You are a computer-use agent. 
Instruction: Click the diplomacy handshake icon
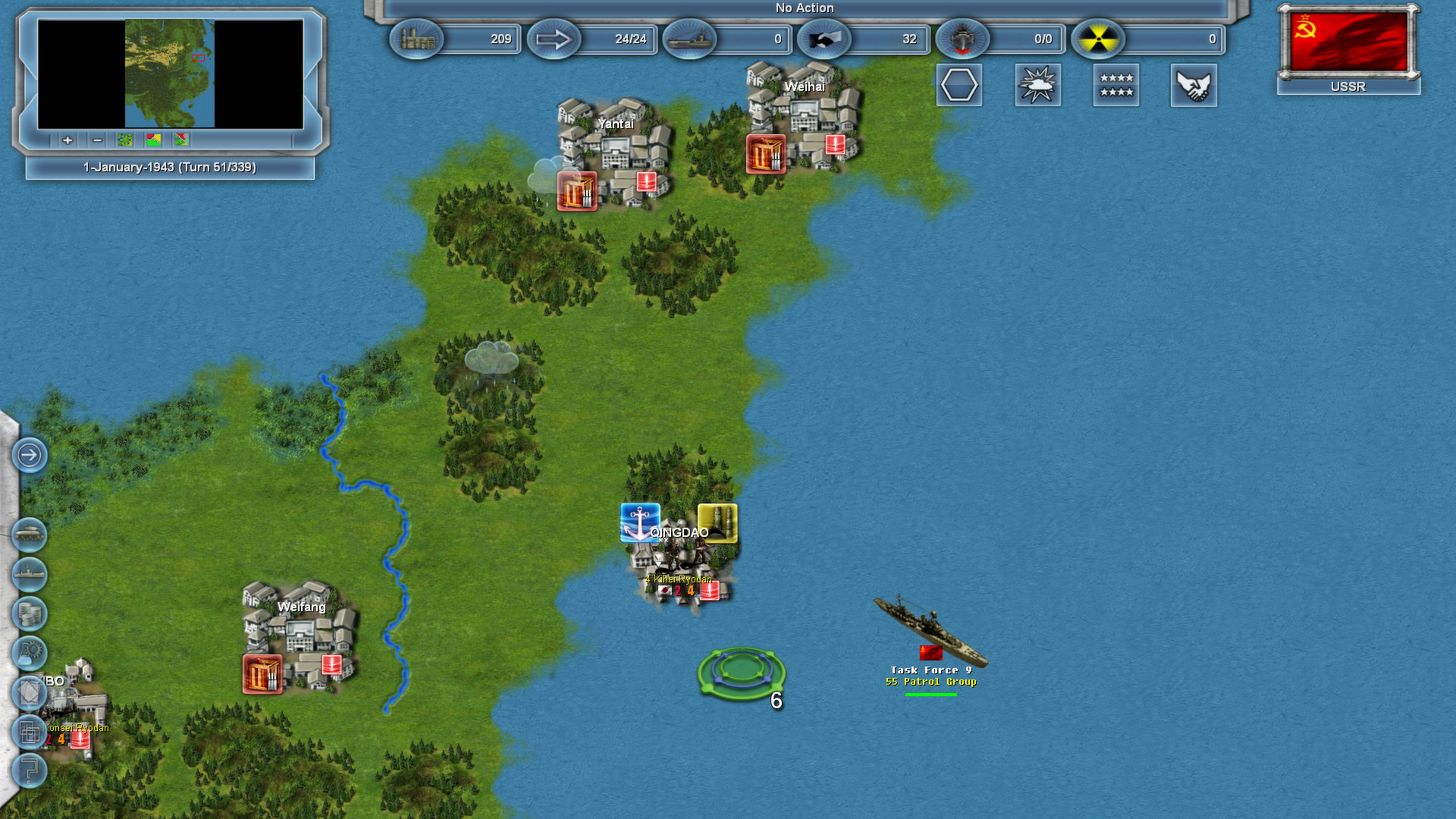tap(1194, 86)
